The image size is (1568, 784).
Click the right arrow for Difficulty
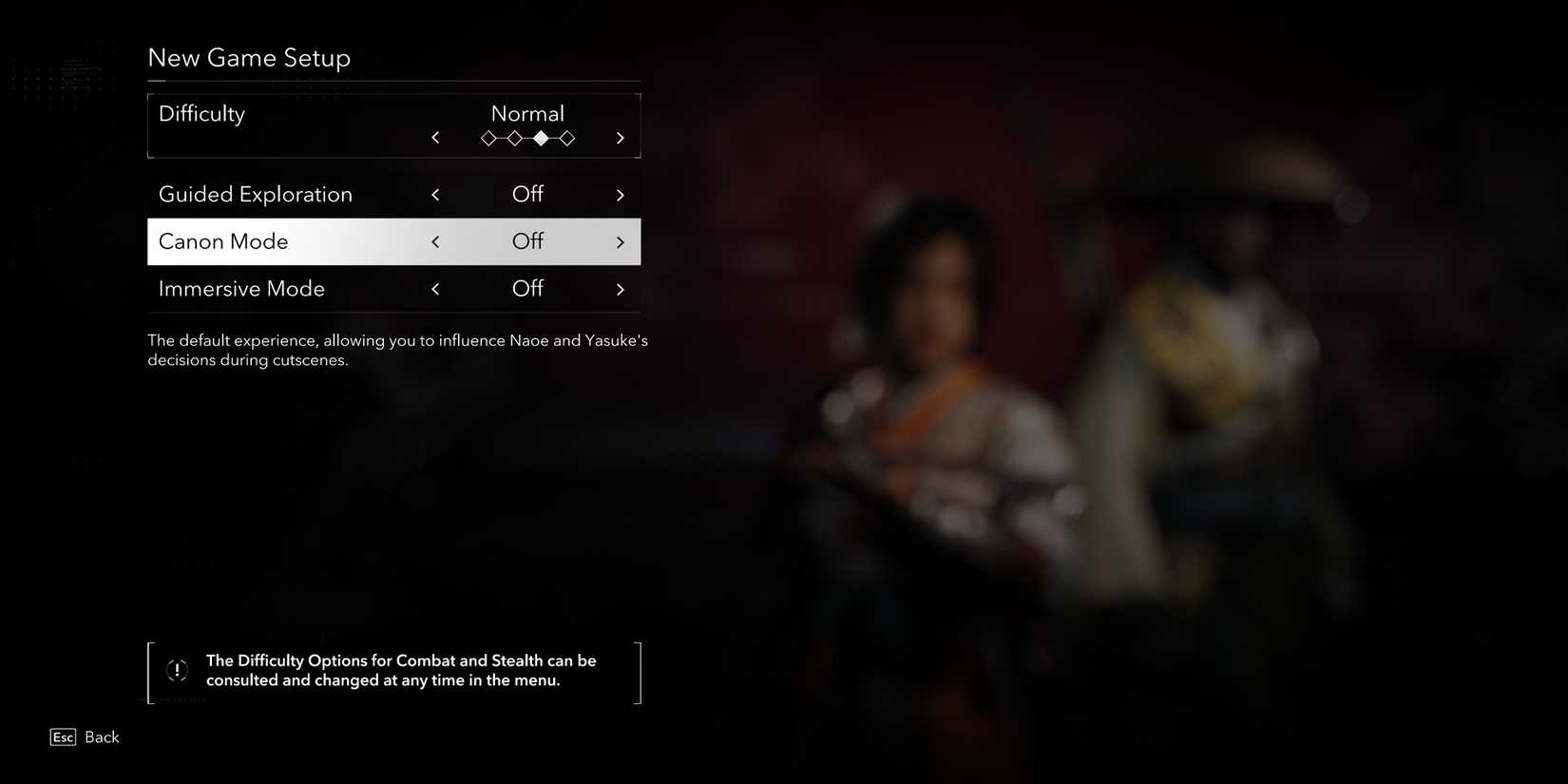[x=621, y=138]
